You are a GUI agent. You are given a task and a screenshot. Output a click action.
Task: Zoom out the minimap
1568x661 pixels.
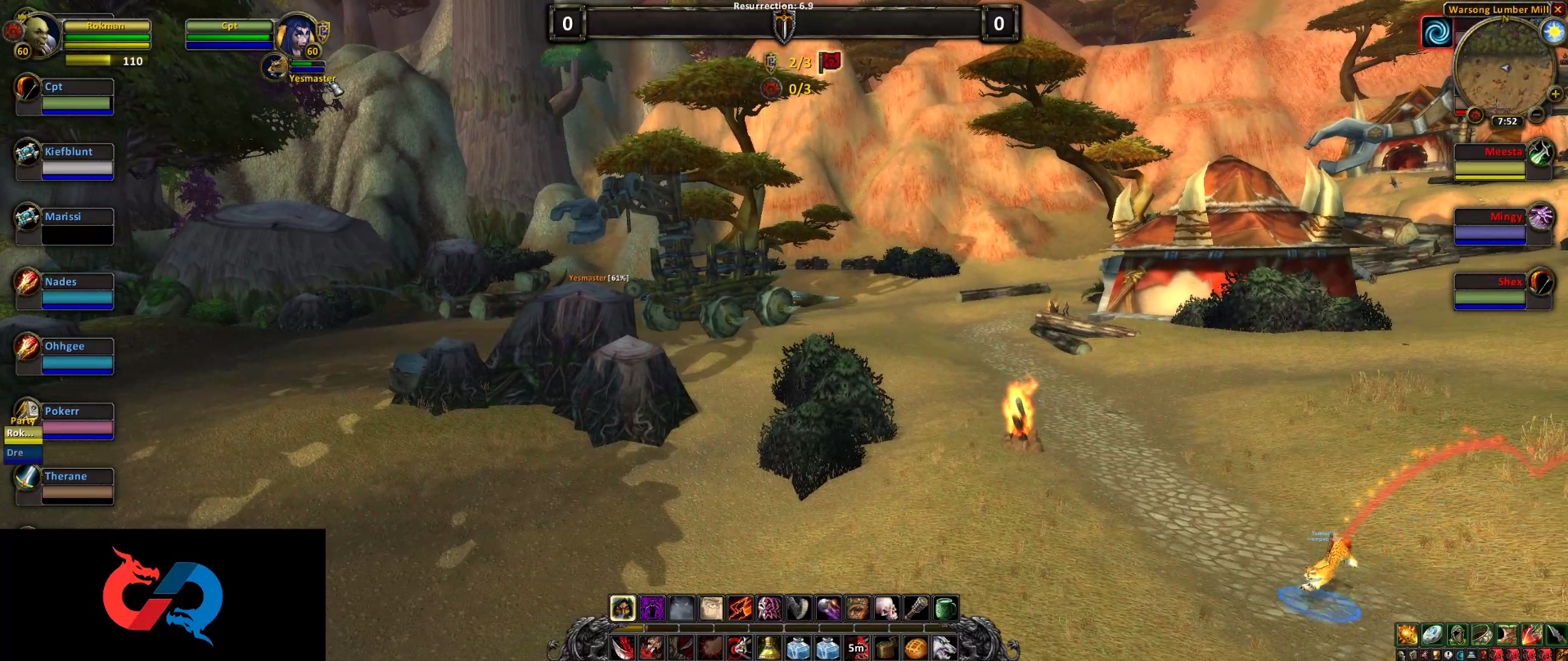coord(1537,115)
